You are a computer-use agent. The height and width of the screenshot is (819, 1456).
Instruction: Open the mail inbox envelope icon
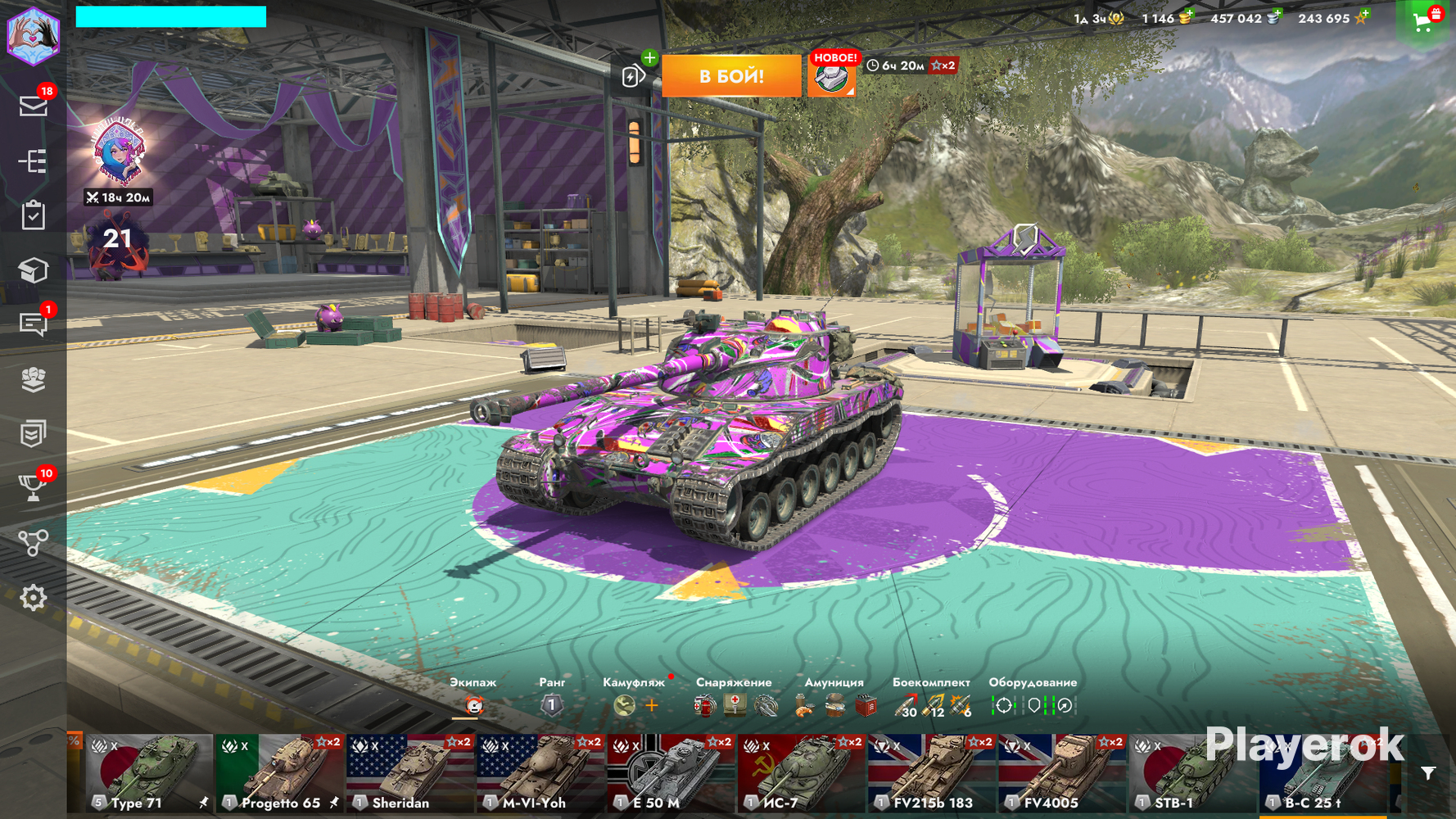coord(33,106)
